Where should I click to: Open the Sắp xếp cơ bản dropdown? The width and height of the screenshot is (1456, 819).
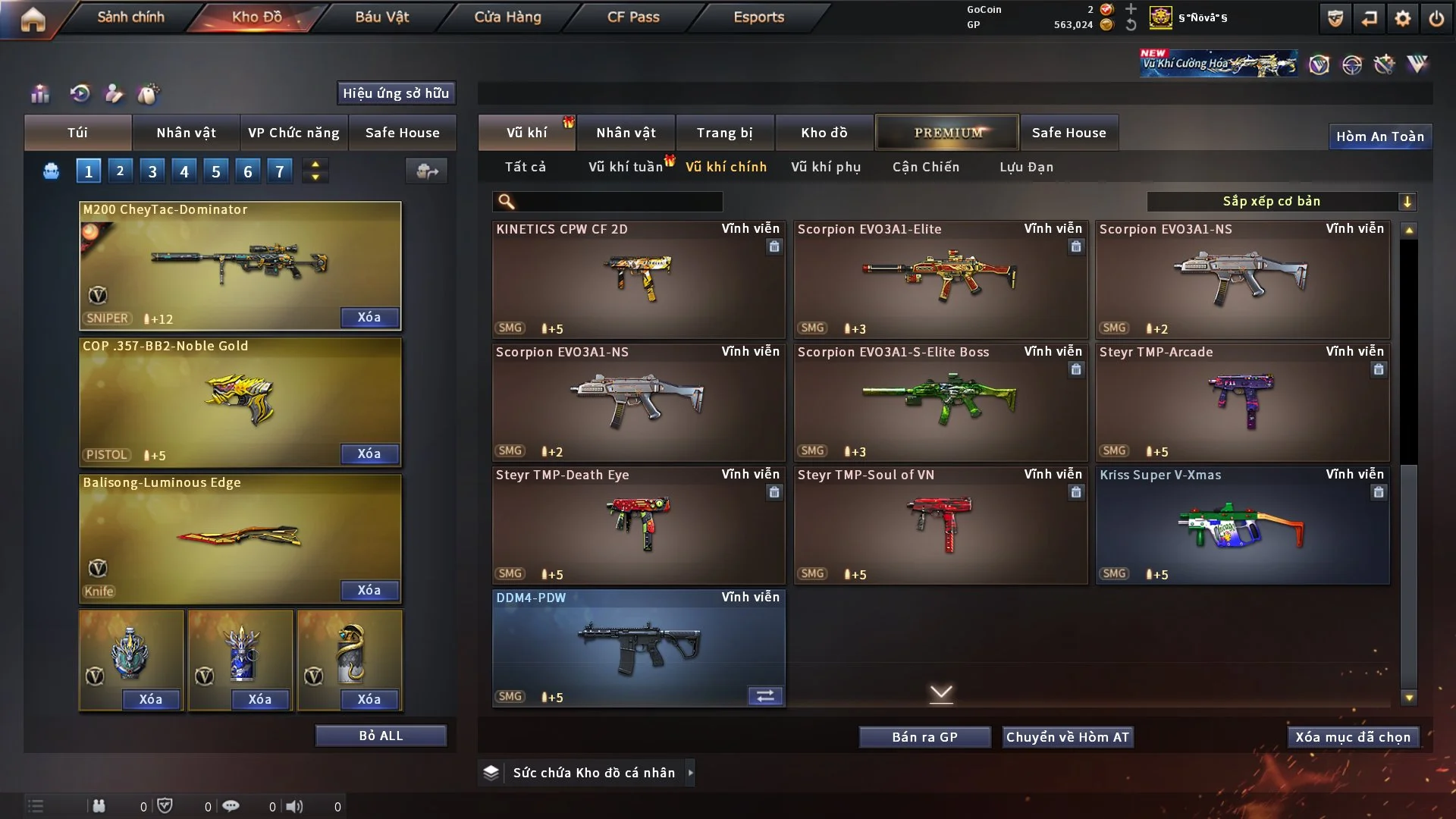point(1281,201)
